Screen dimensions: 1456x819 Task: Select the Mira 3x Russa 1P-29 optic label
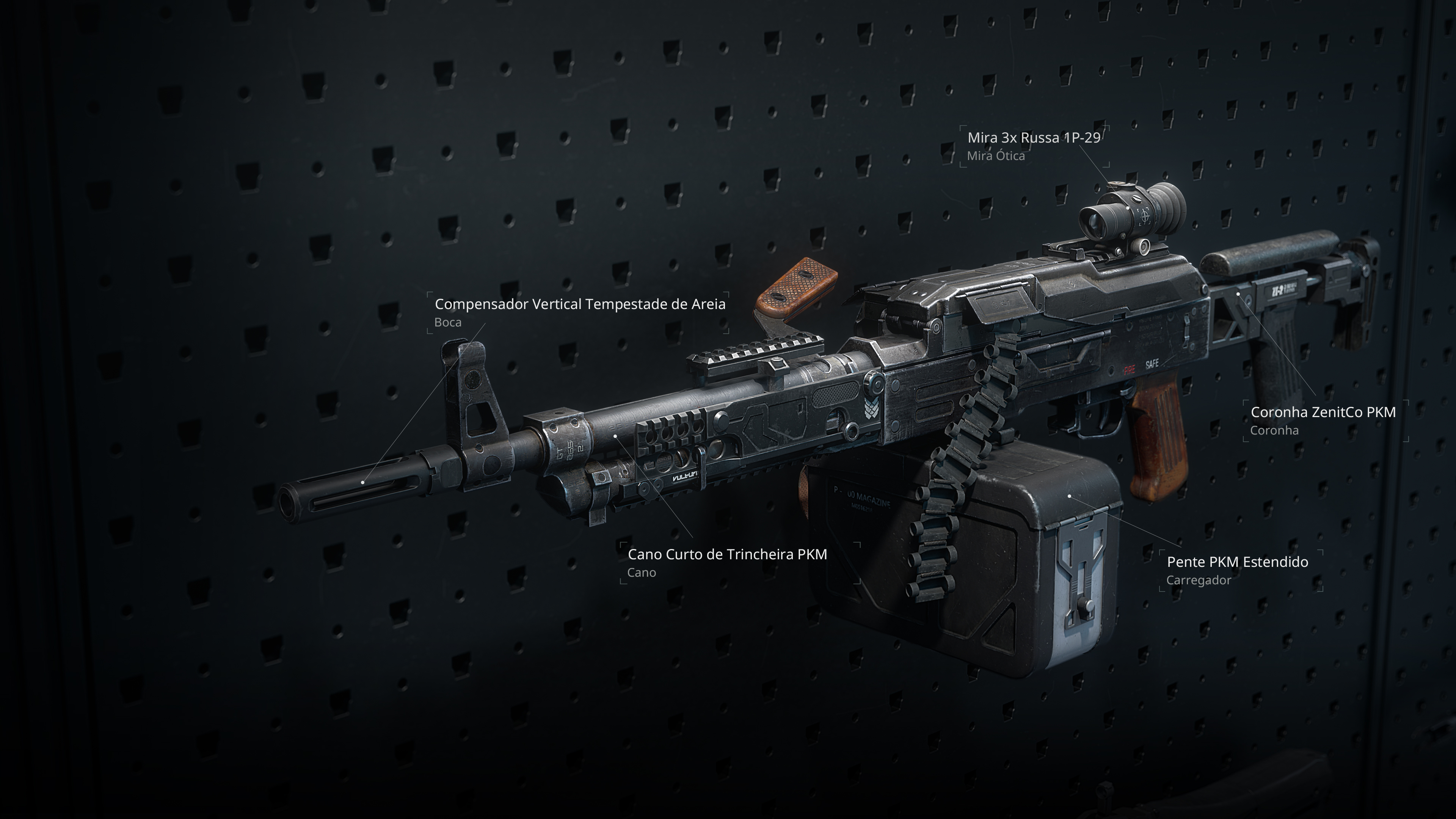(x=1033, y=138)
